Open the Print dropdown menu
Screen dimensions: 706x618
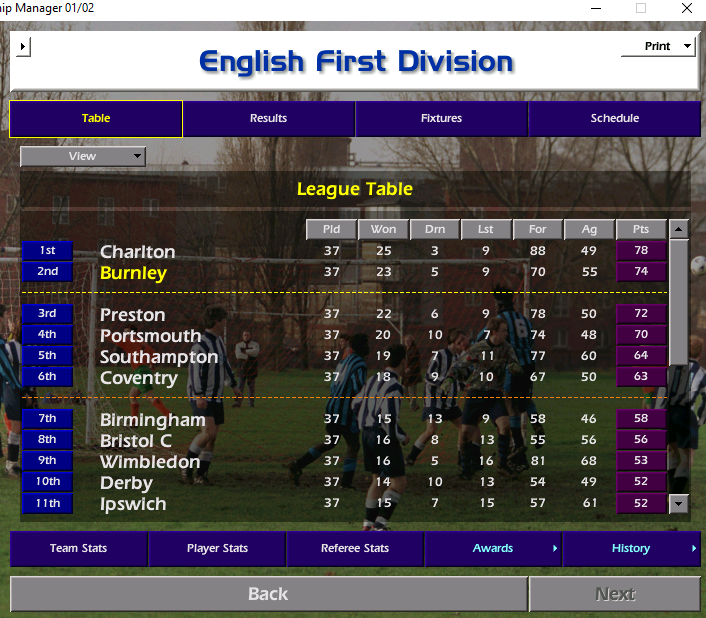point(658,47)
